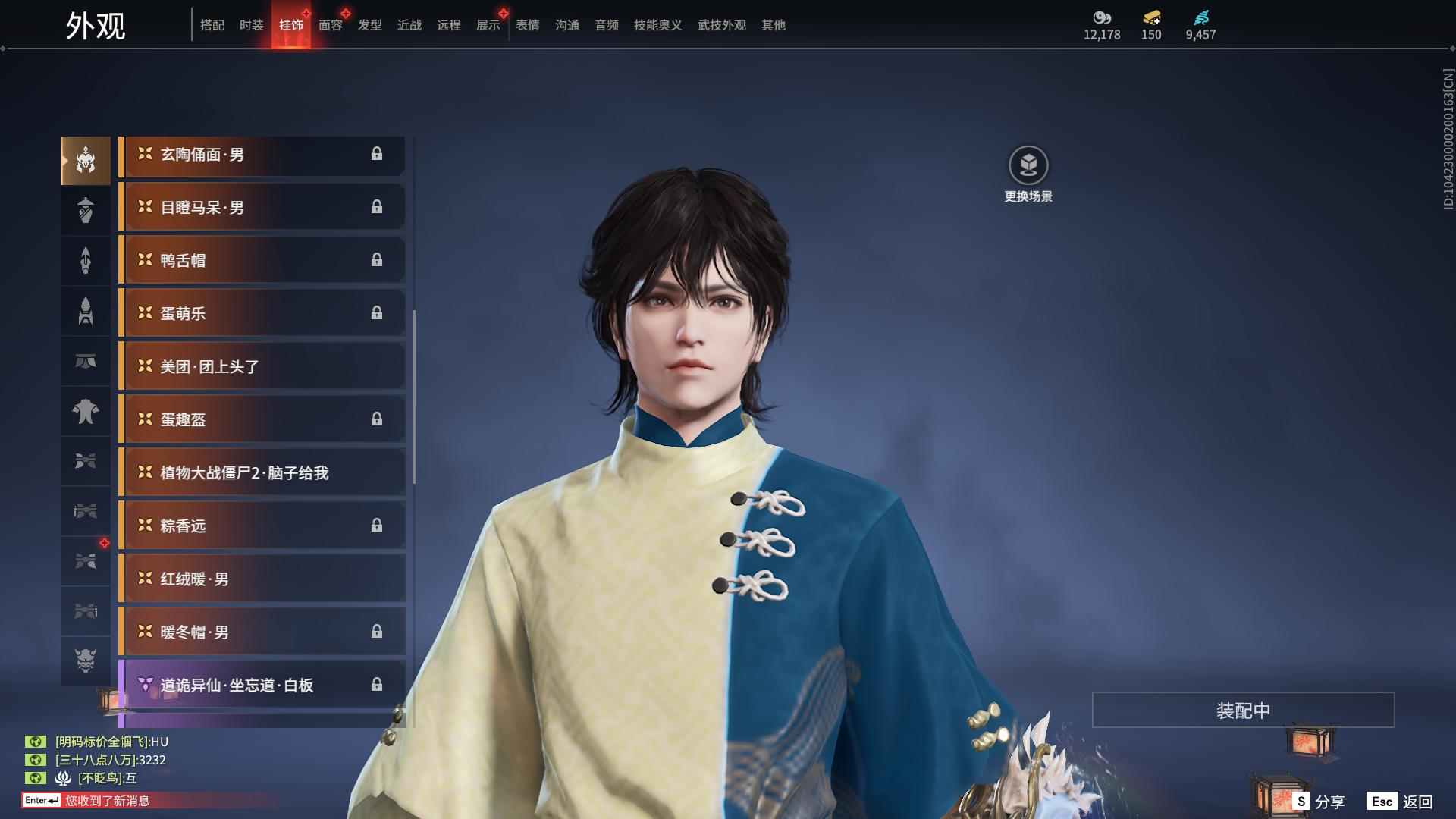Show the 表情 tab
Image resolution: width=1456 pixels, height=819 pixels.
click(x=527, y=25)
